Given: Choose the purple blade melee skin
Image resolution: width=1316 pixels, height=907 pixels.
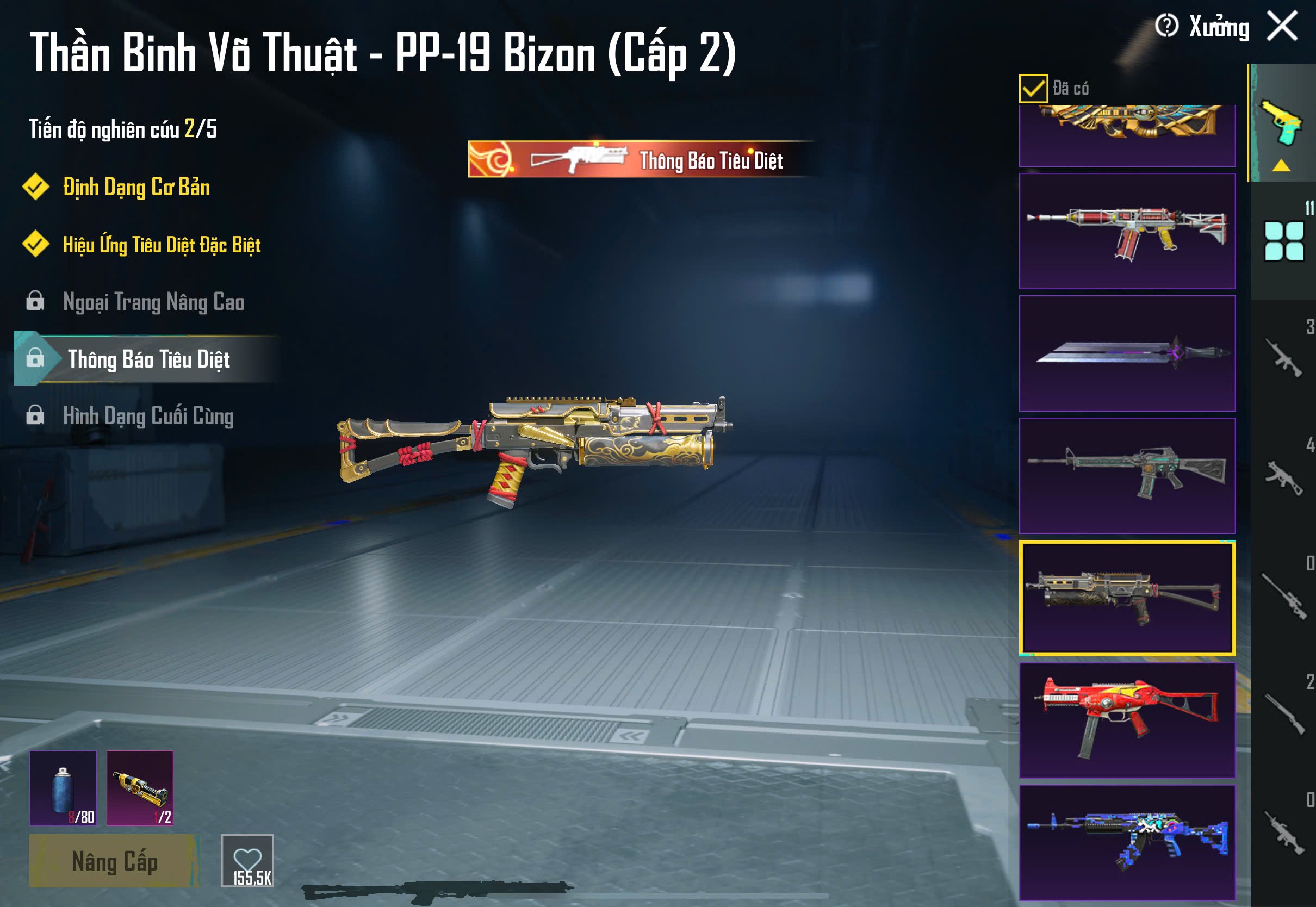Looking at the screenshot, I should [x=1127, y=353].
